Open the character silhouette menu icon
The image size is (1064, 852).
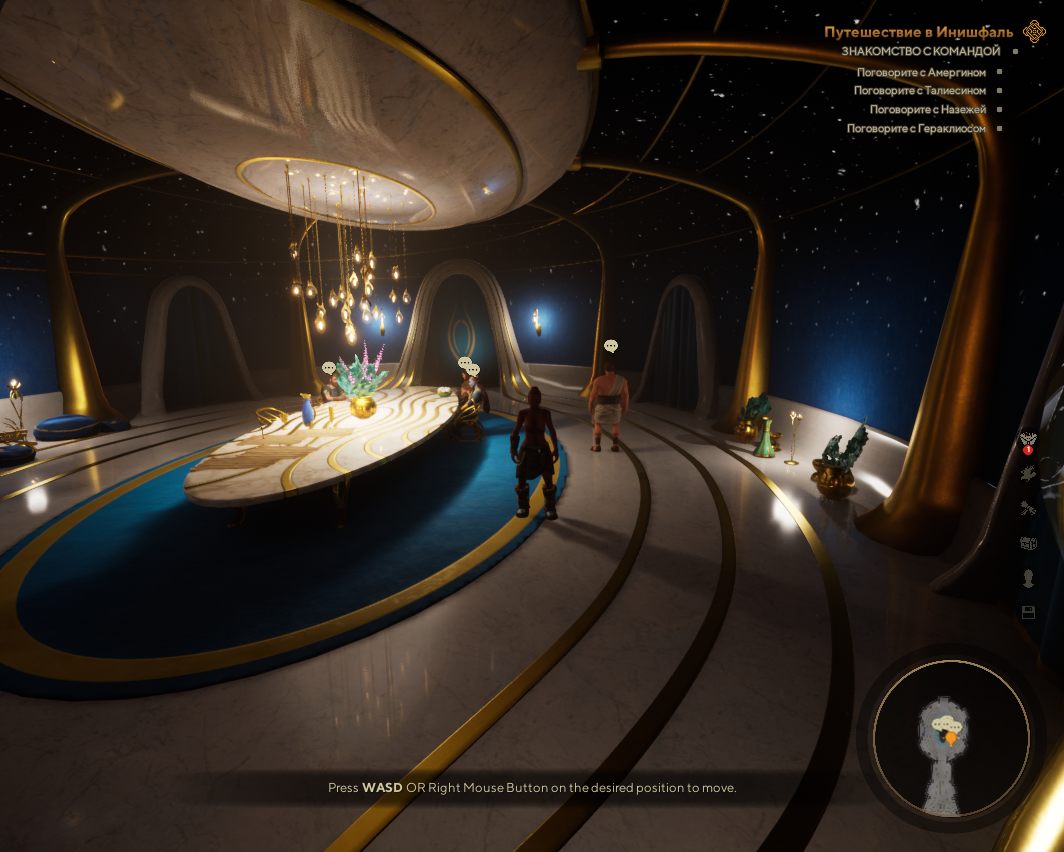1028,578
